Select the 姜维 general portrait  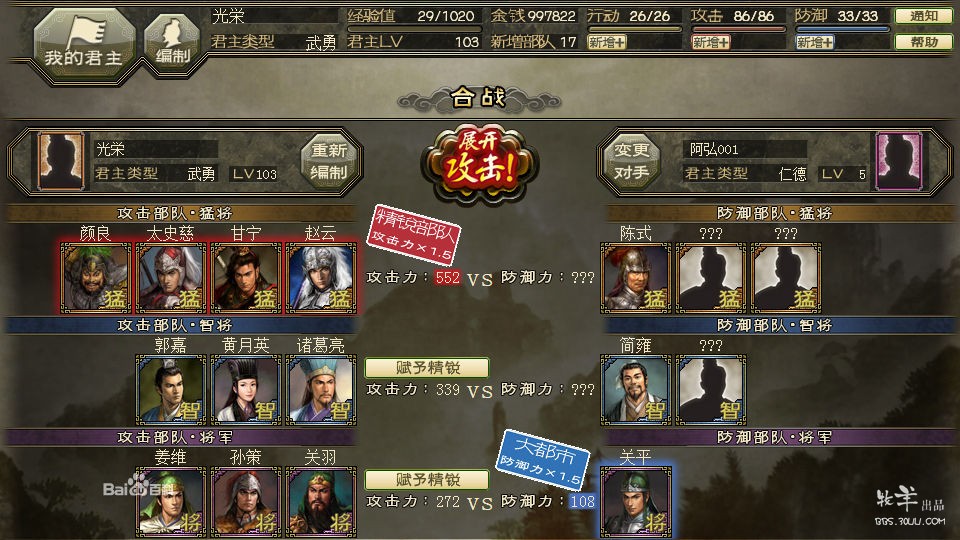pyautogui.click(x=171, y=501)
